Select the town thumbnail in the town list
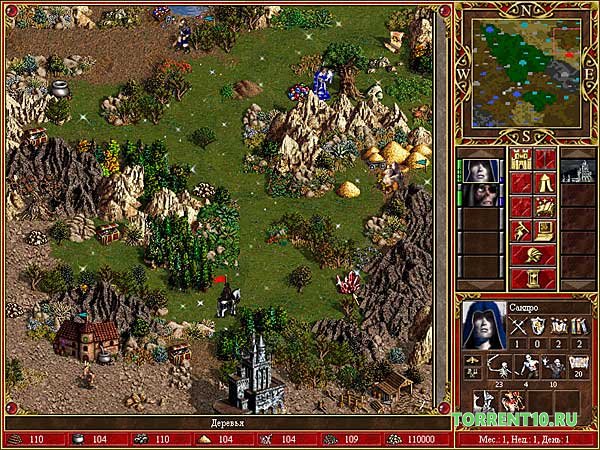Image resolution: width=600 pixels, height=450 pixels. pos(577,171)
